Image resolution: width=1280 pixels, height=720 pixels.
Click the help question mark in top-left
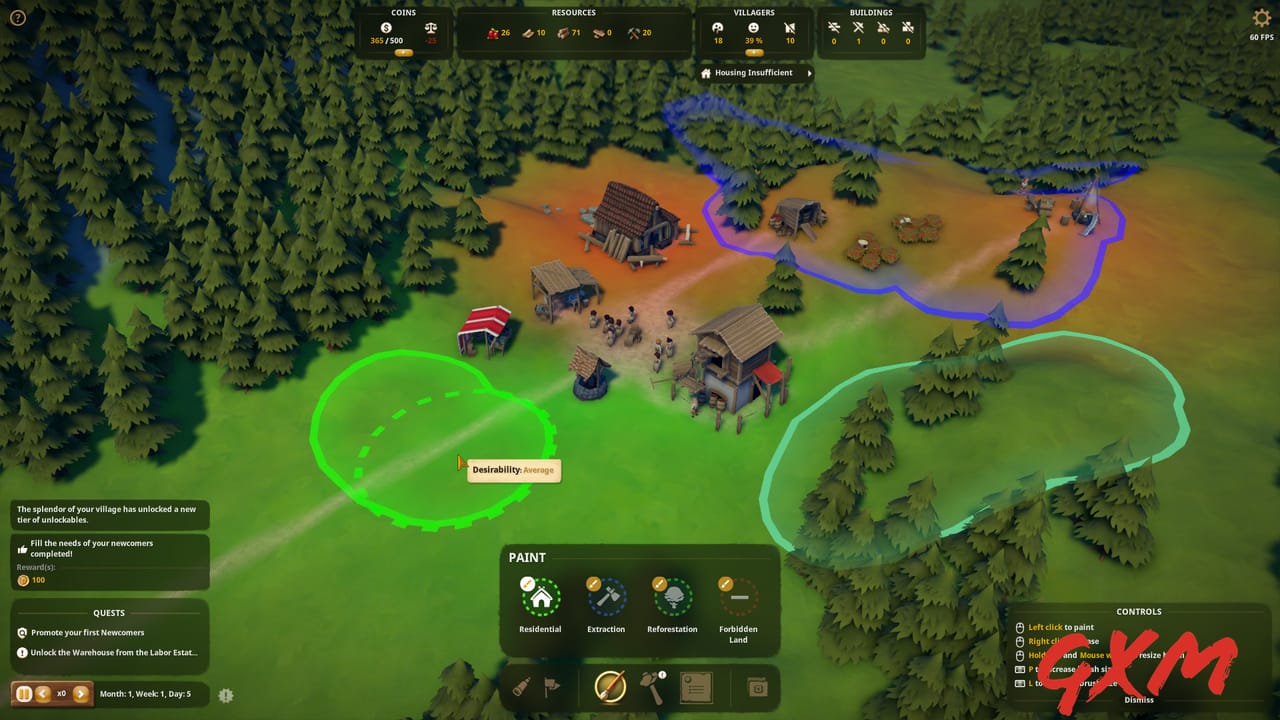17,17
